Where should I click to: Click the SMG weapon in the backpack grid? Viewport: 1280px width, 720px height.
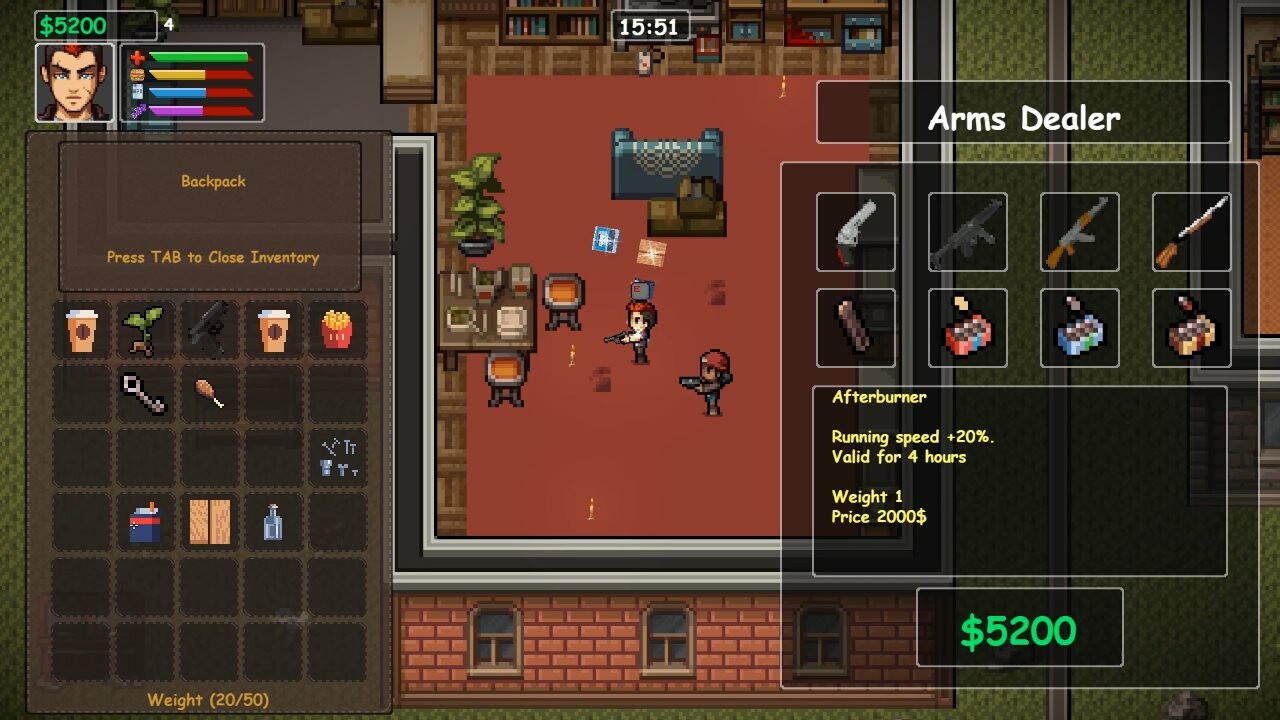[209, 330]
